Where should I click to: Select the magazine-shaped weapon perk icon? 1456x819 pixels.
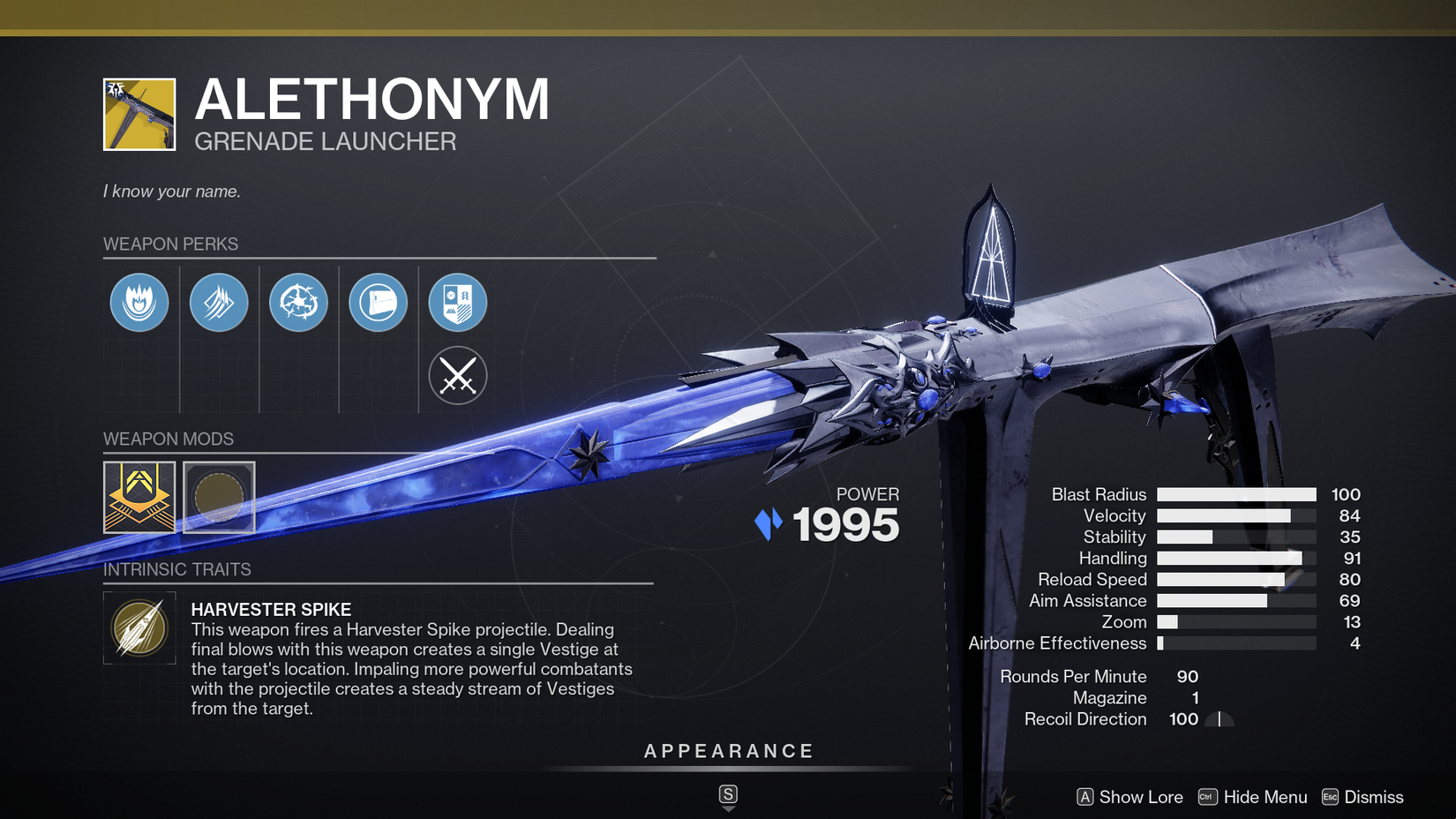pyautogui.click(x=378, y=302)
